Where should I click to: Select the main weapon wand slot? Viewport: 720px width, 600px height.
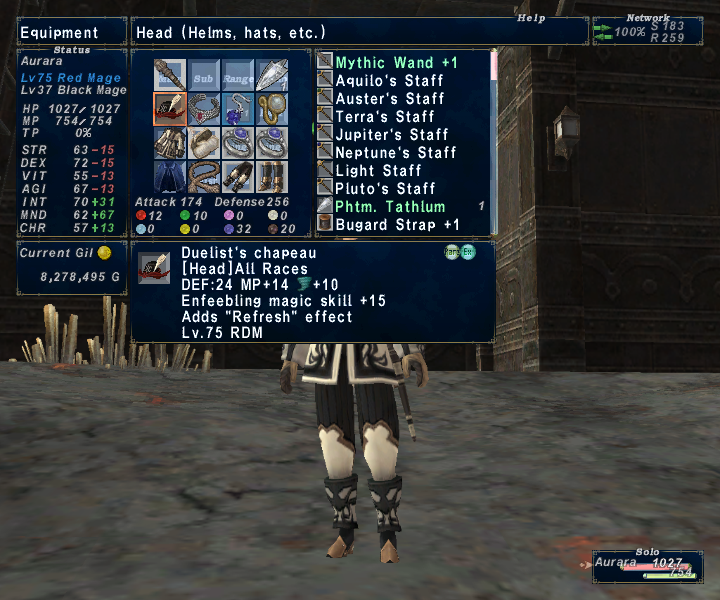click(170, 76)
